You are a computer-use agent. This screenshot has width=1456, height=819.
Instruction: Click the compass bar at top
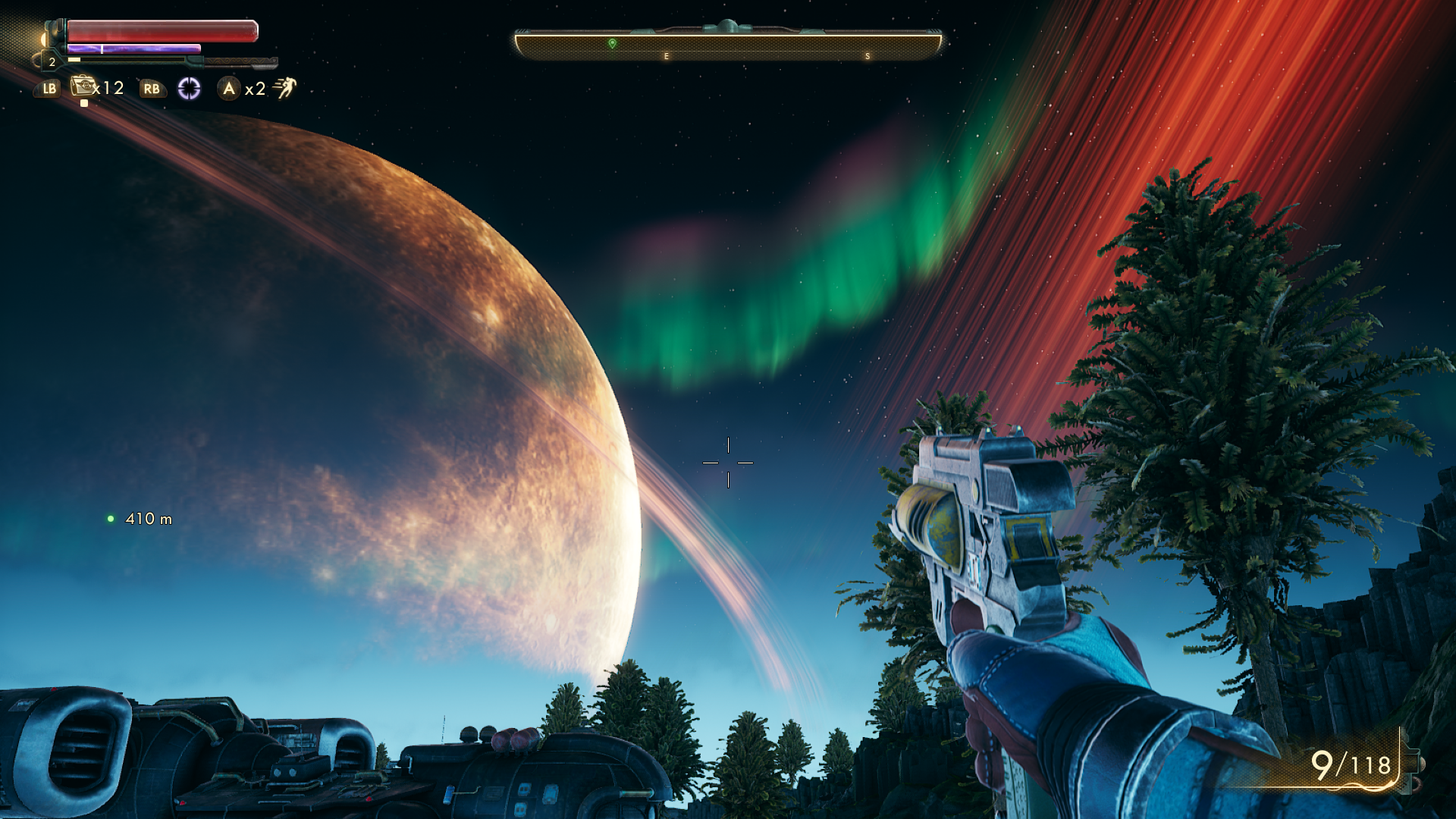(727, 45)
